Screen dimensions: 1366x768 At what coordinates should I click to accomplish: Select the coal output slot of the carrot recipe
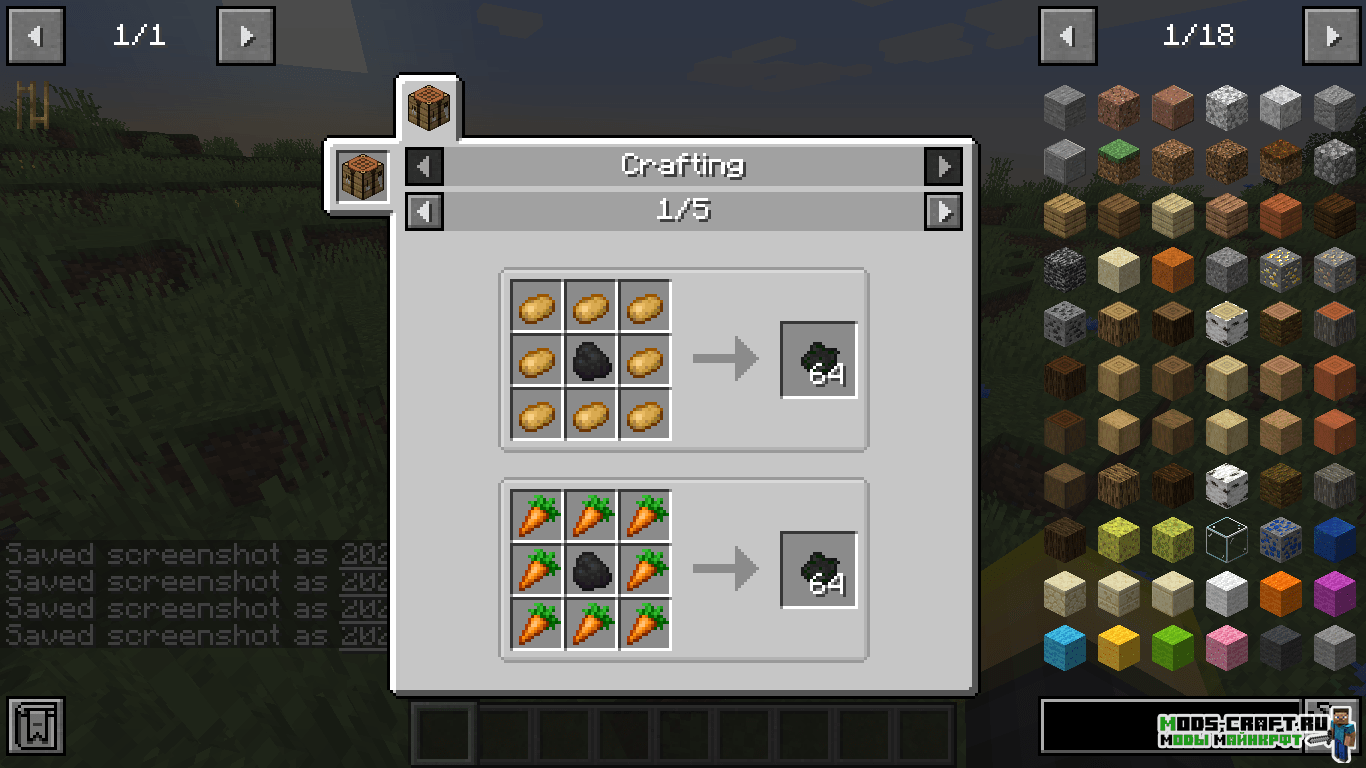click(x=819, y=570)
